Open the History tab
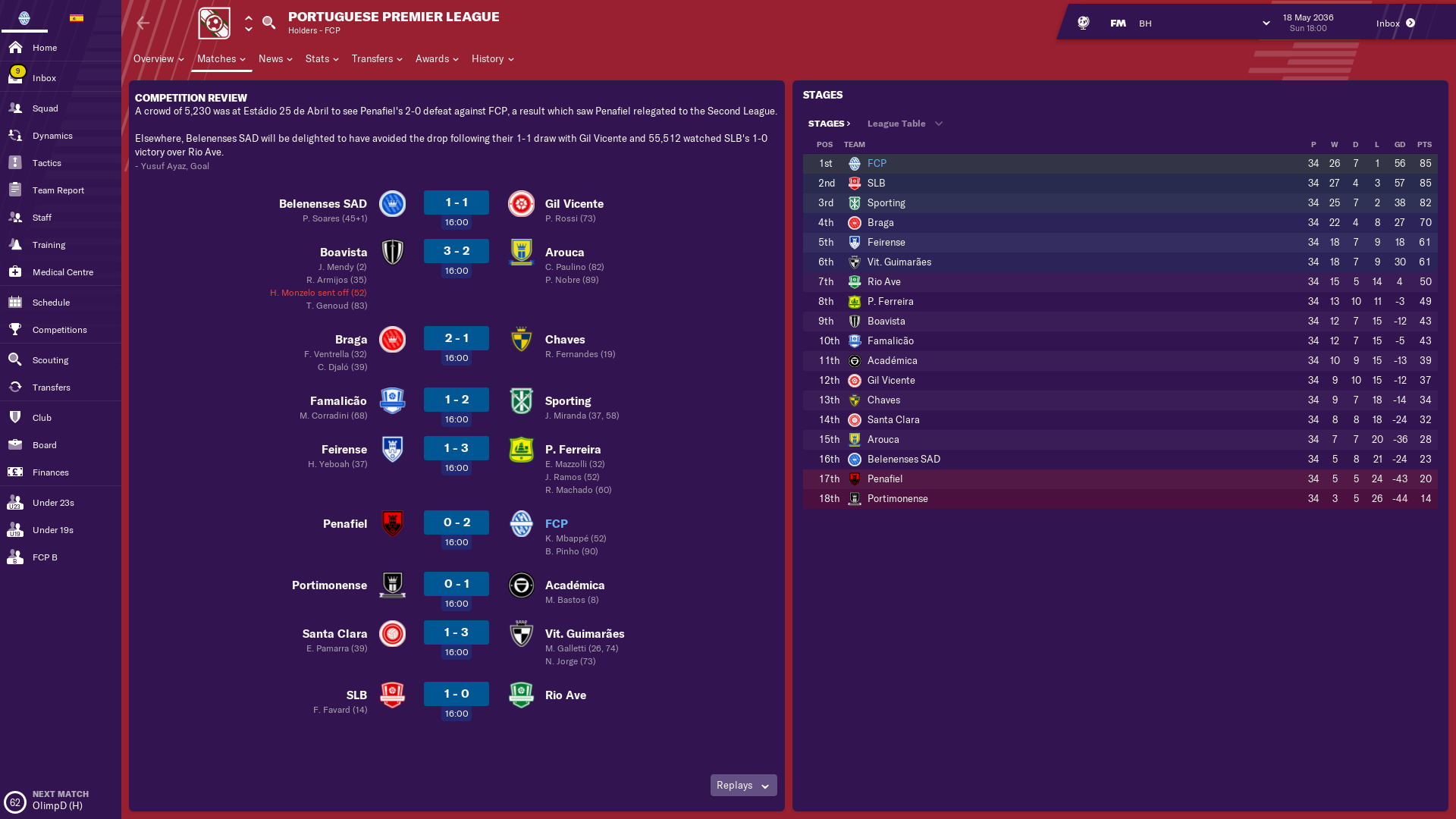 coord(492,59)
